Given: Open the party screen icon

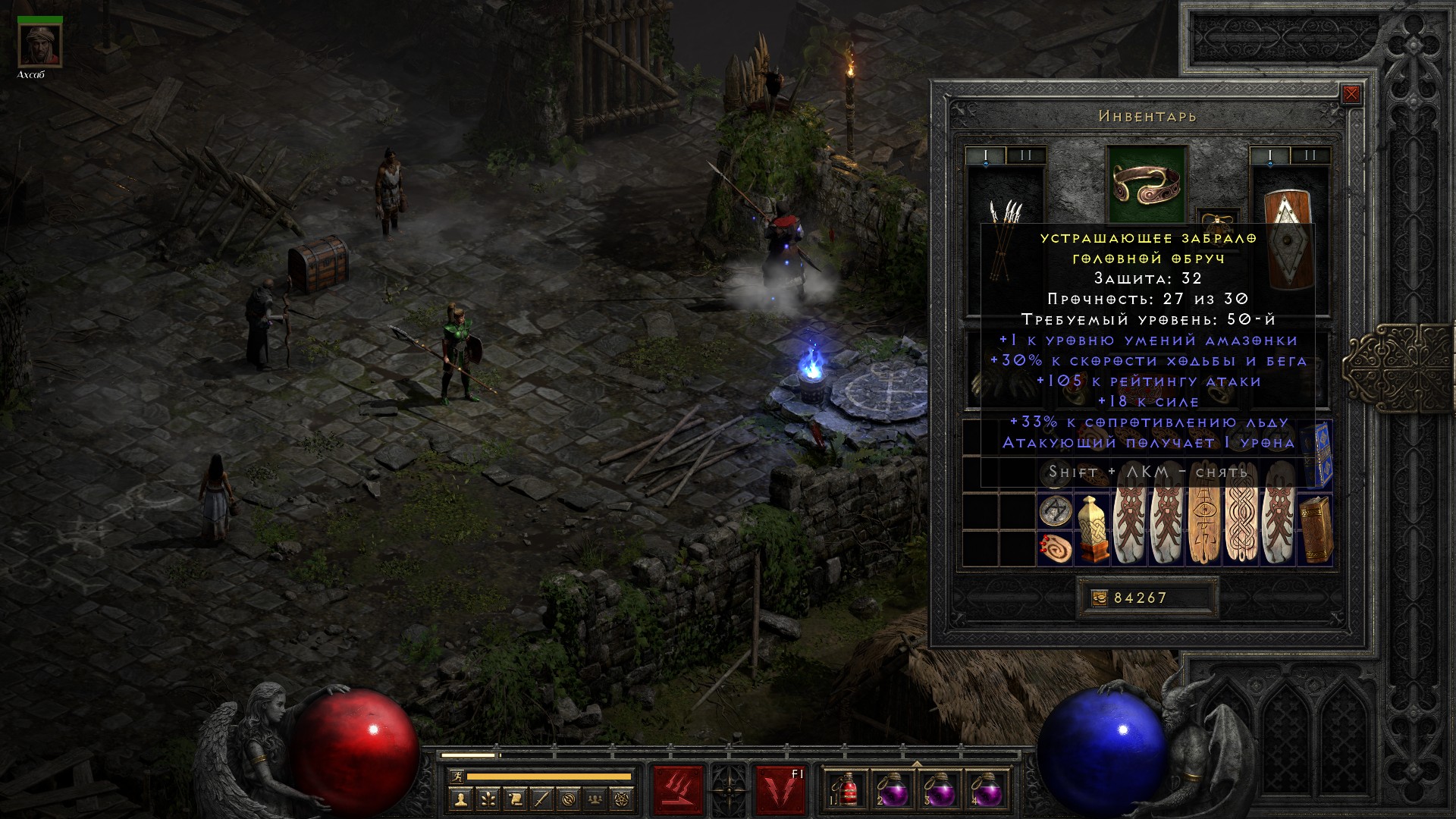Looking at the screenshot, I should click(596, 799).
